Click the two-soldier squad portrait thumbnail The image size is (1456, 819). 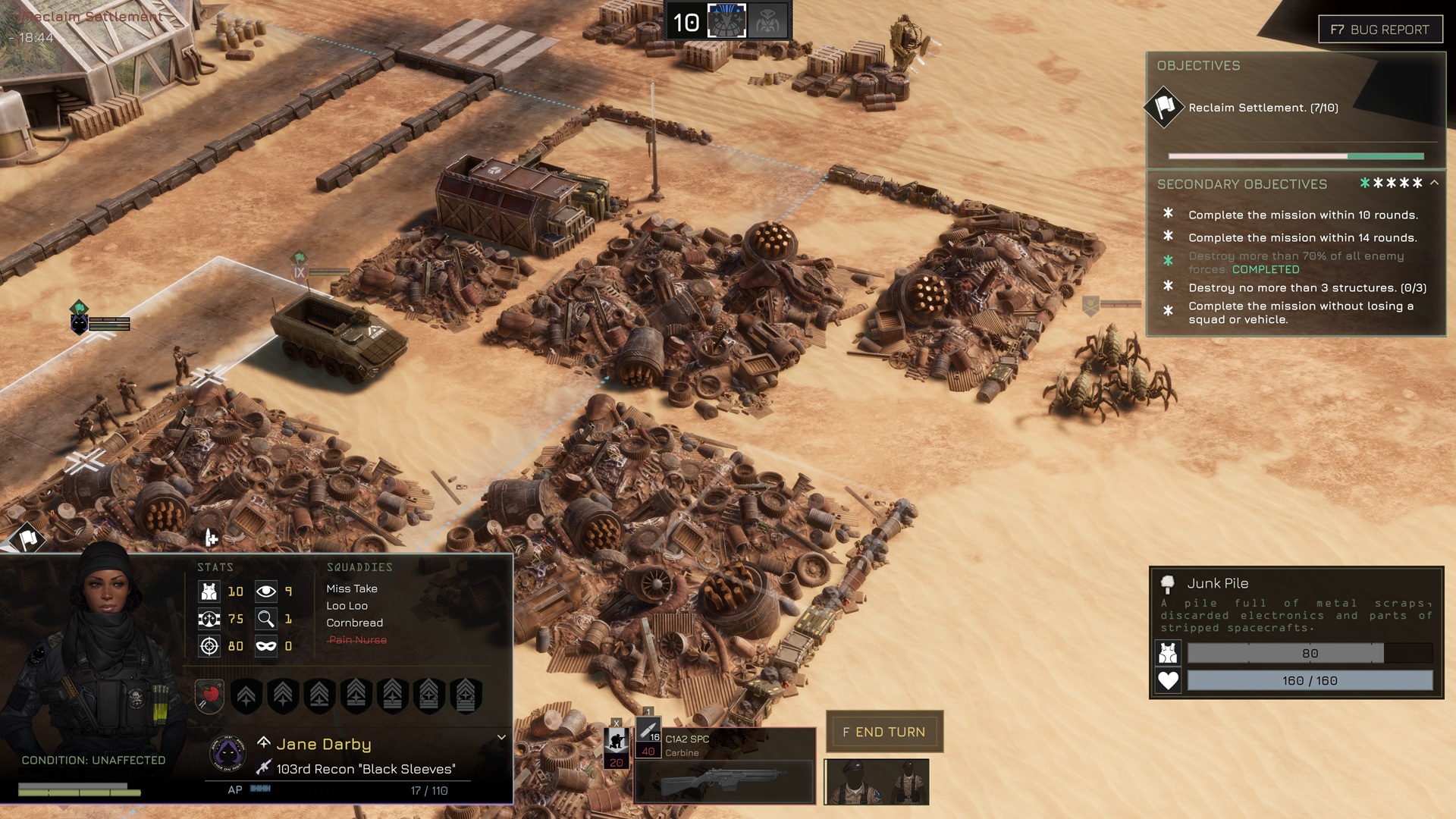(877, 781)
